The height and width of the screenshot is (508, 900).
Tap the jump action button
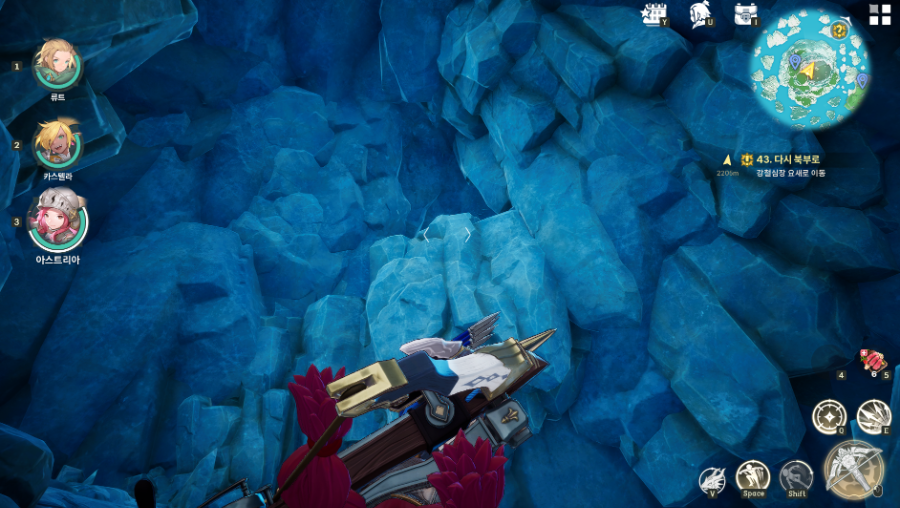753,477
